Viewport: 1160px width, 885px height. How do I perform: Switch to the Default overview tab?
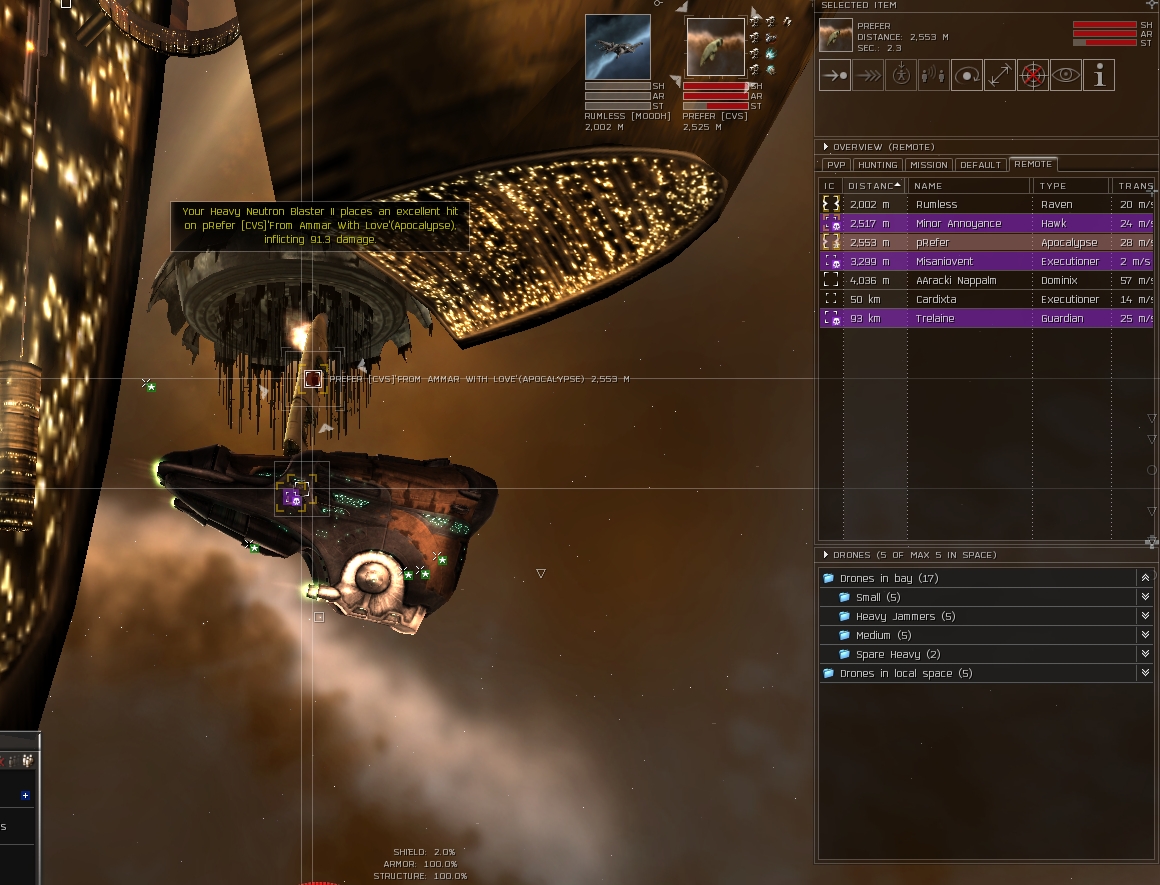(980, 165)
